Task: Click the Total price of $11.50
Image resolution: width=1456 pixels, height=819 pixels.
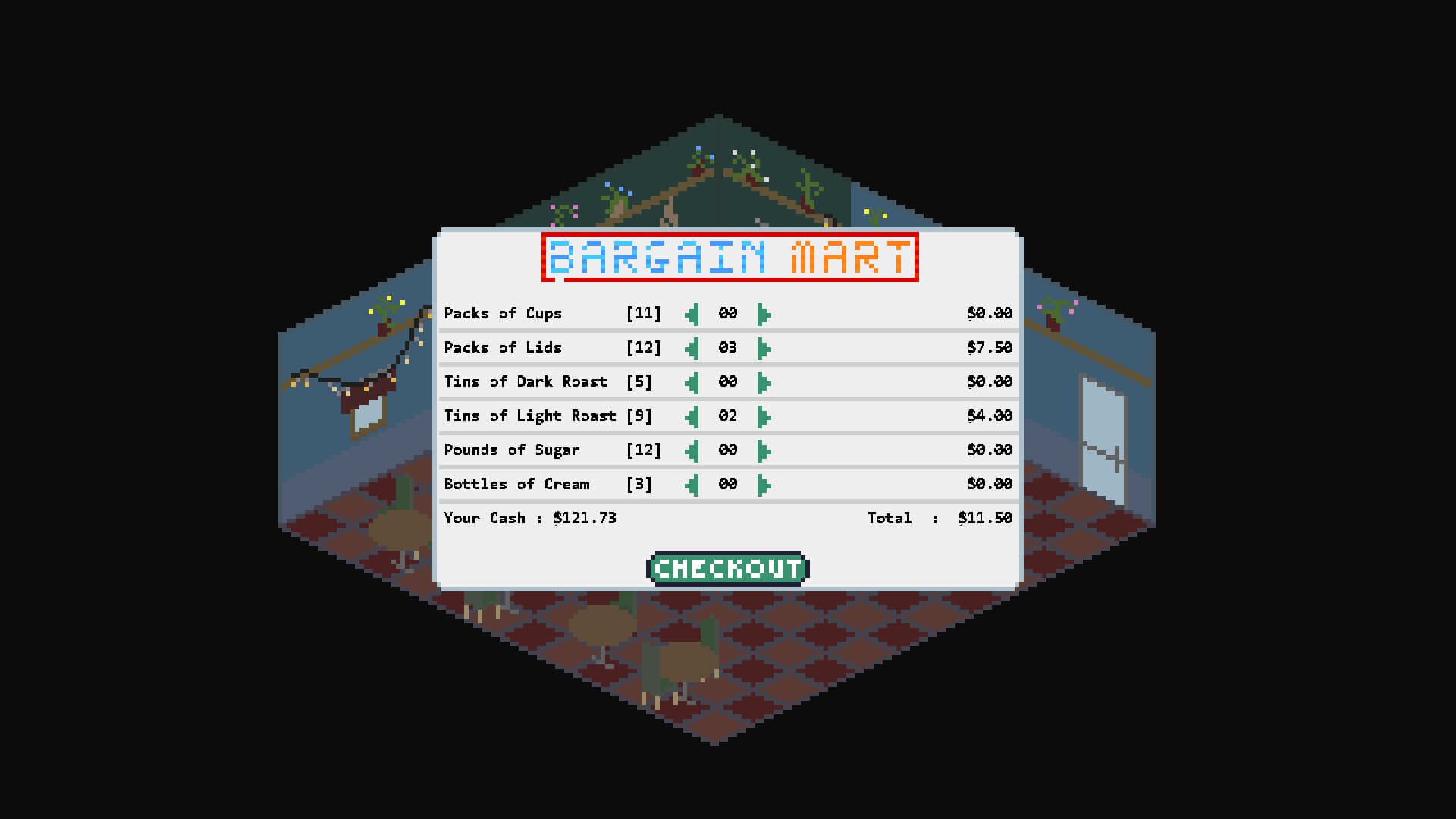Action: click(x=986, y=518)
